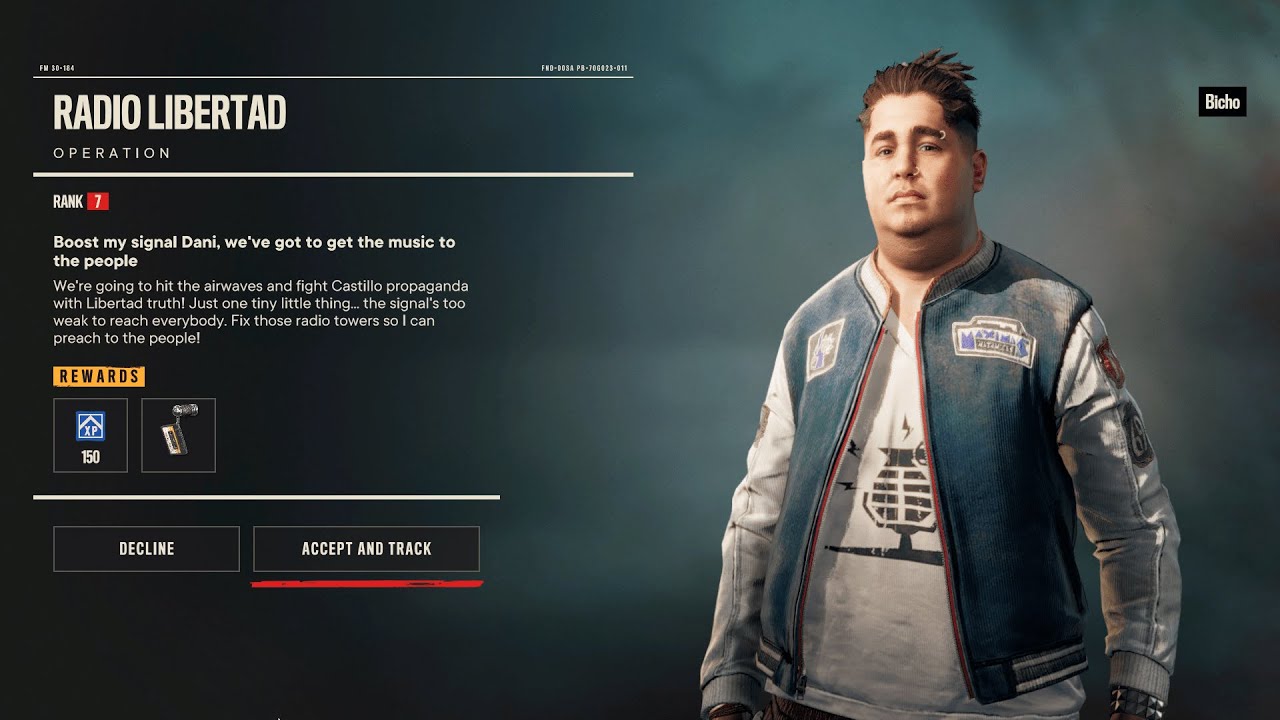The image size is (1280, 720).
Task: Inspect the microphone keychain reward
Action: coord(178,435)
